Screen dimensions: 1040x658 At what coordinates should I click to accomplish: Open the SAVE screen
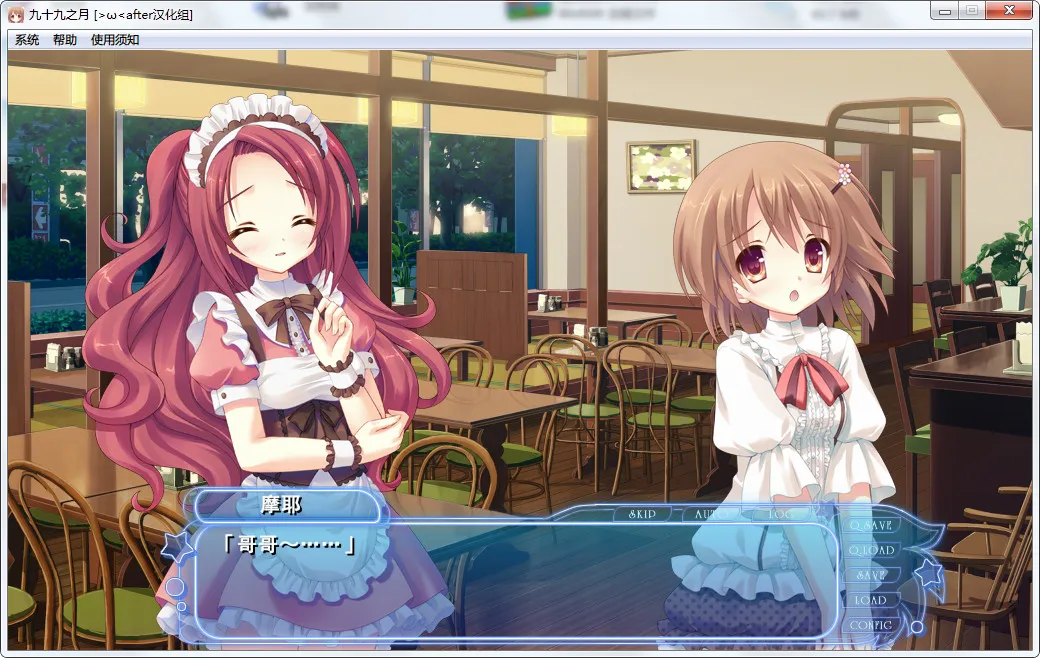tap(870, 575)
